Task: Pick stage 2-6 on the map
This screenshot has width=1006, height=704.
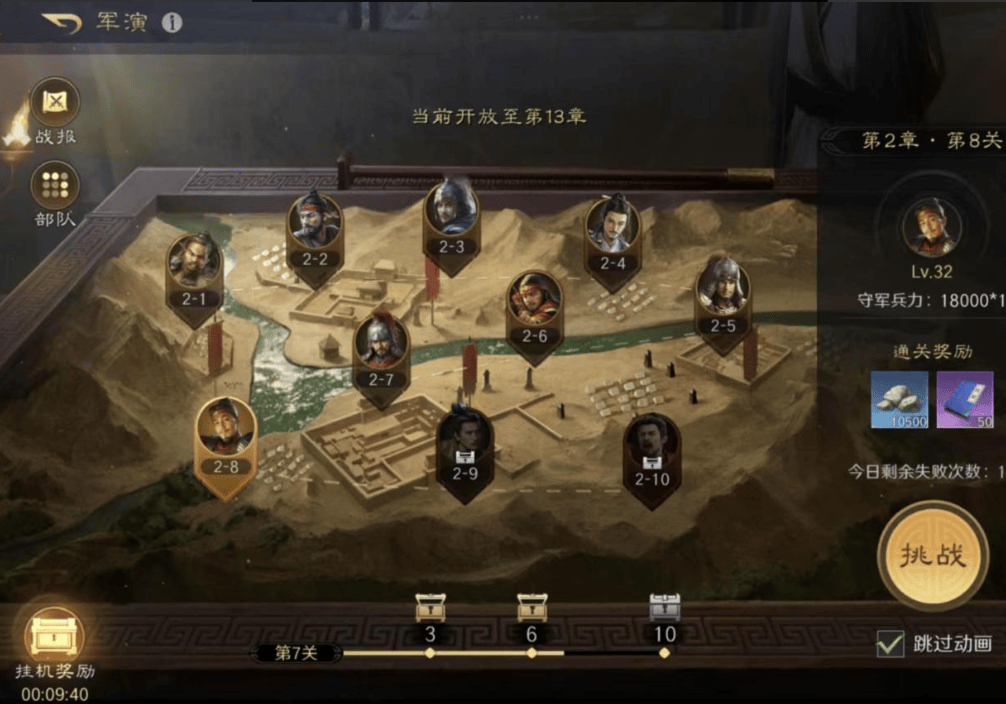Action: click(535, 305)
